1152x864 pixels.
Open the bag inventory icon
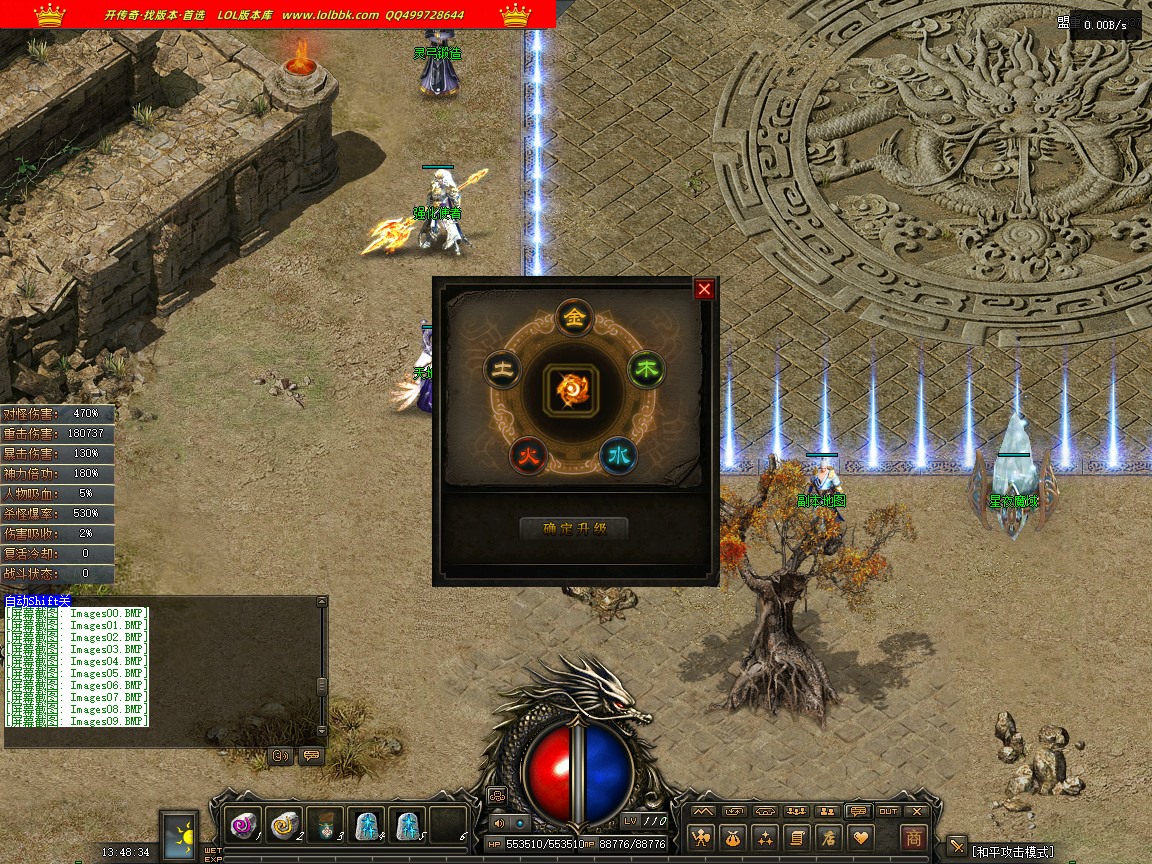[x=734, y=837]
